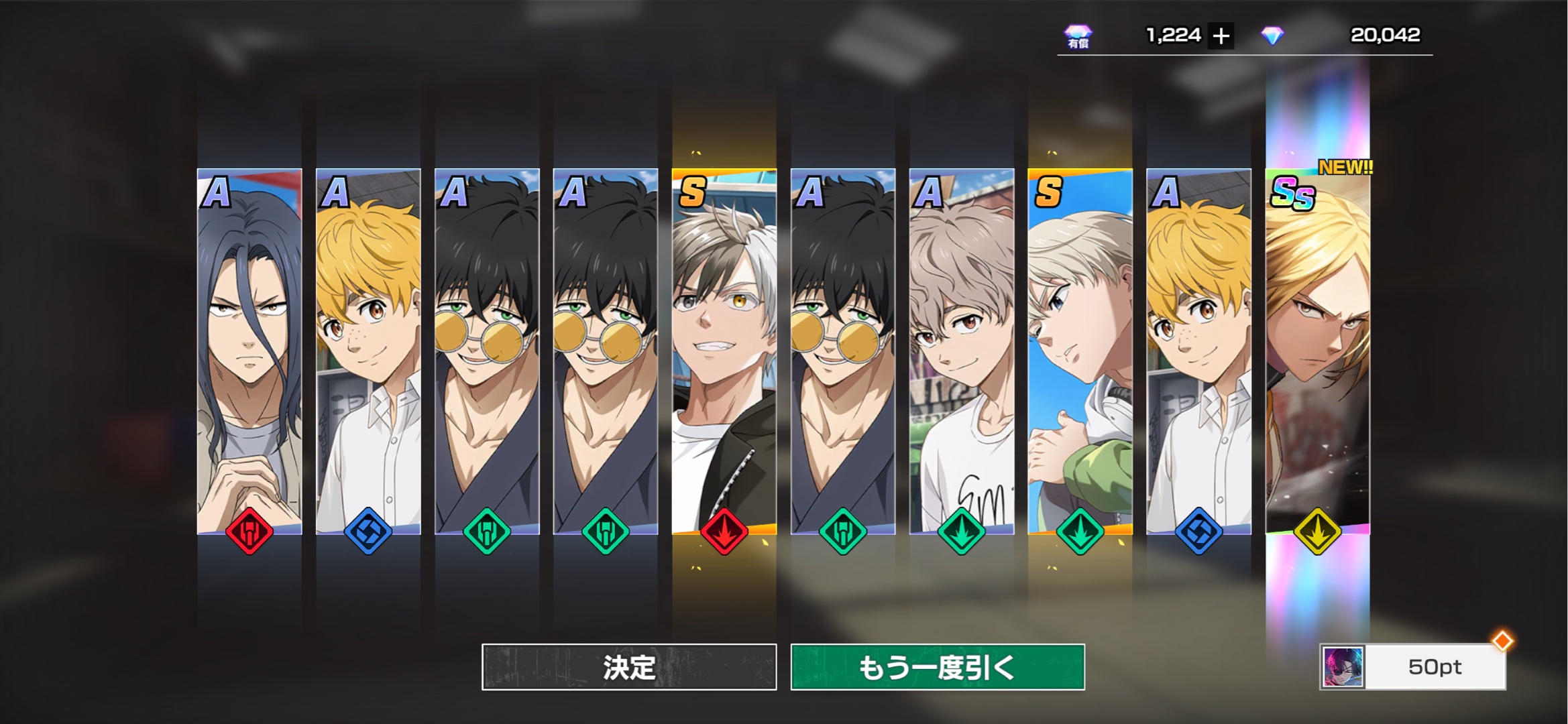Open the 50pt exchange points panel
Viewport: 1568px width, 724px height.
1413,667
